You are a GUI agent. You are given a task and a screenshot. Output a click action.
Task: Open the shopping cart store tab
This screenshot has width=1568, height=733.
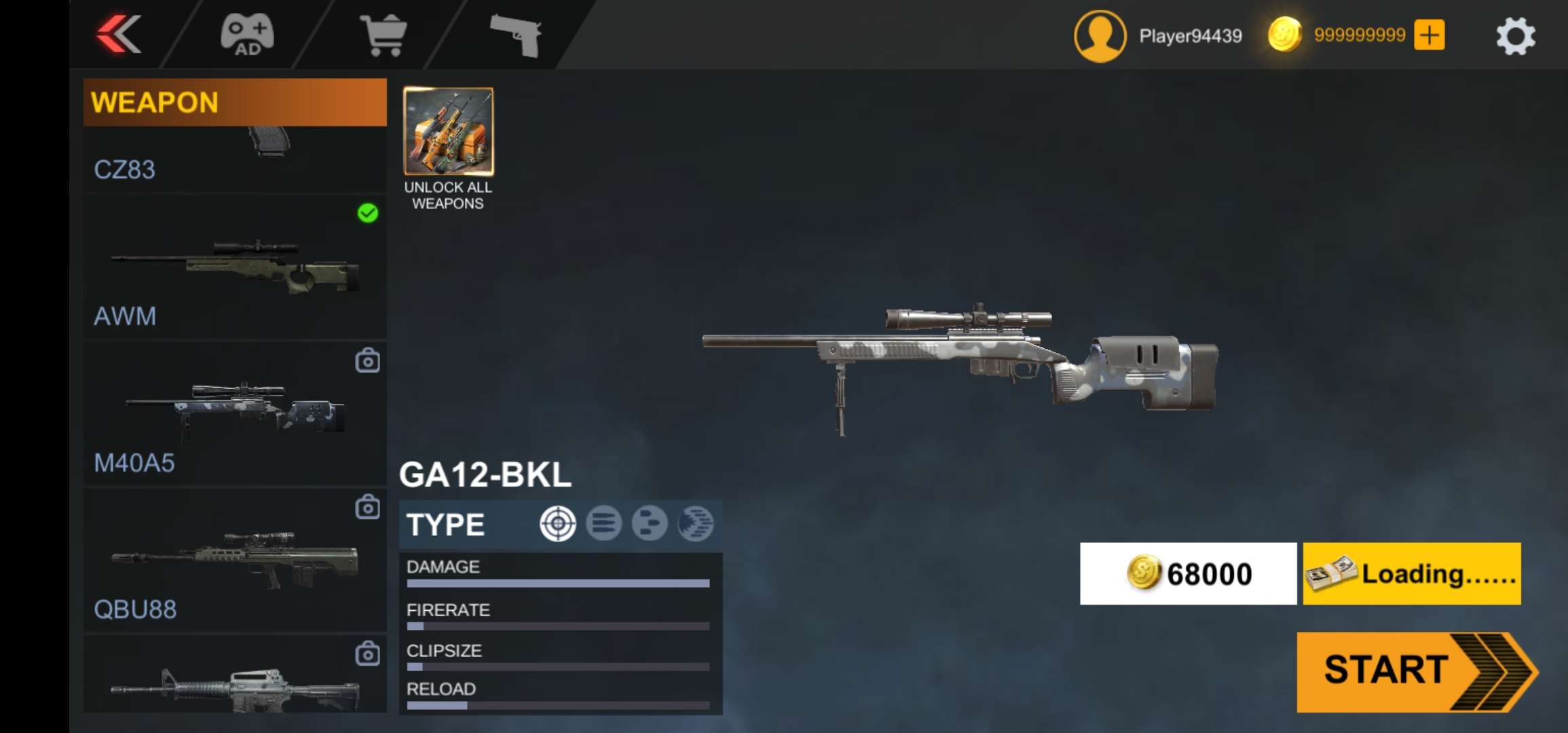point(384,35)
